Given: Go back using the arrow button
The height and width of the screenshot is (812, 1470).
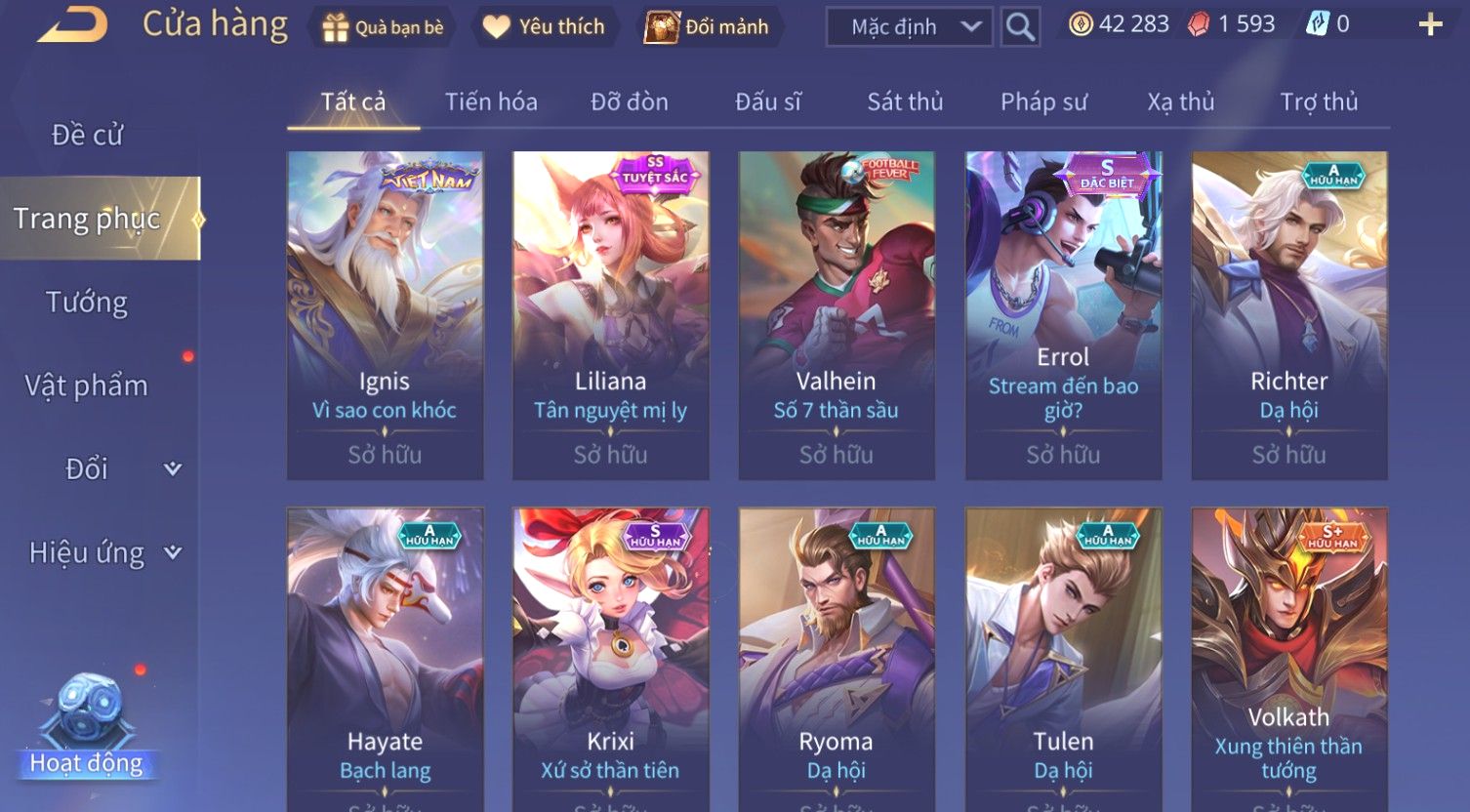Looking at the screenshot, I should coord(73,25).
